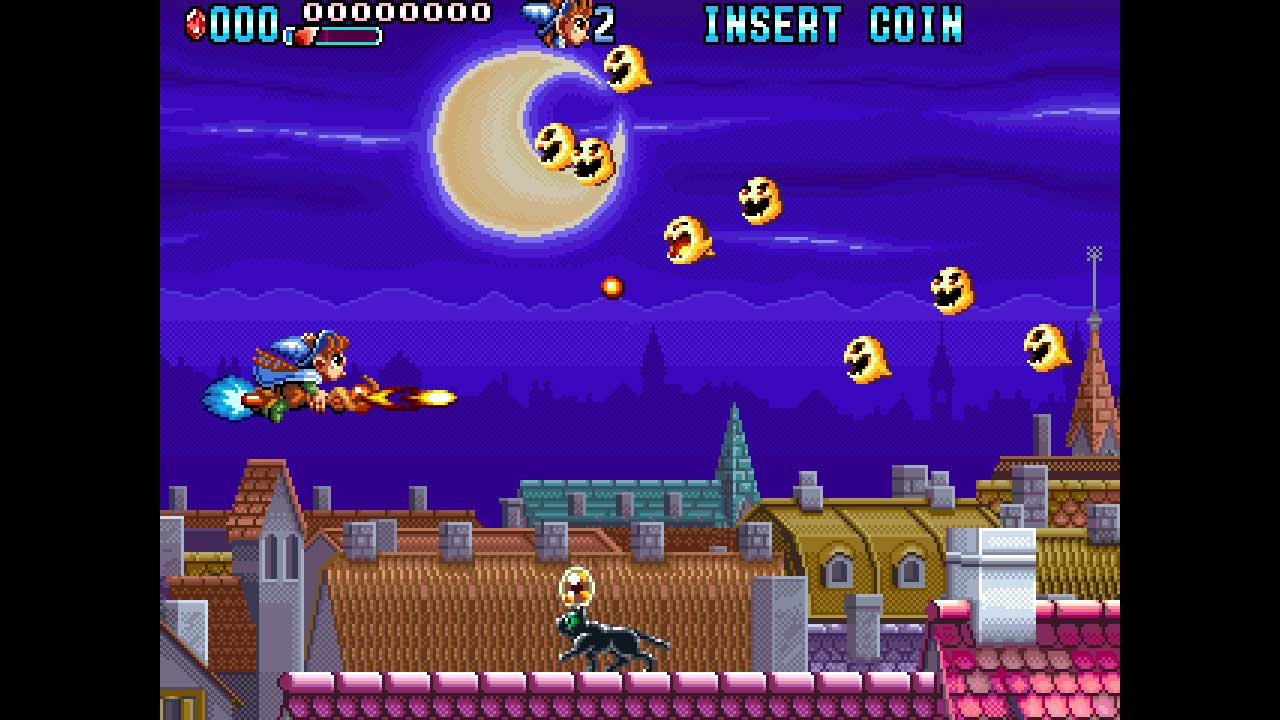Select the red gem counter icon
The width and height of the screenshot is (1280, 720).
click(x=196, y=25)
